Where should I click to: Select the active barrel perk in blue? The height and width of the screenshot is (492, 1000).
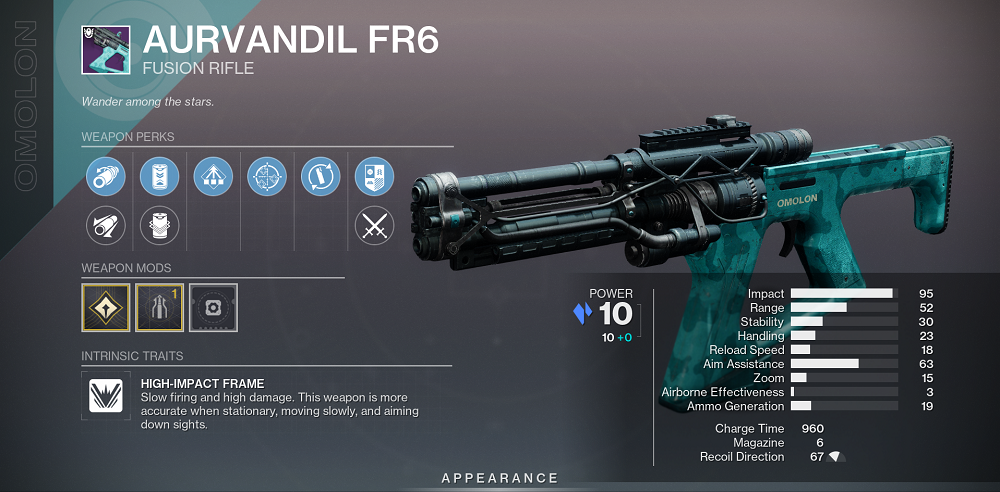[x=105, y=176]
